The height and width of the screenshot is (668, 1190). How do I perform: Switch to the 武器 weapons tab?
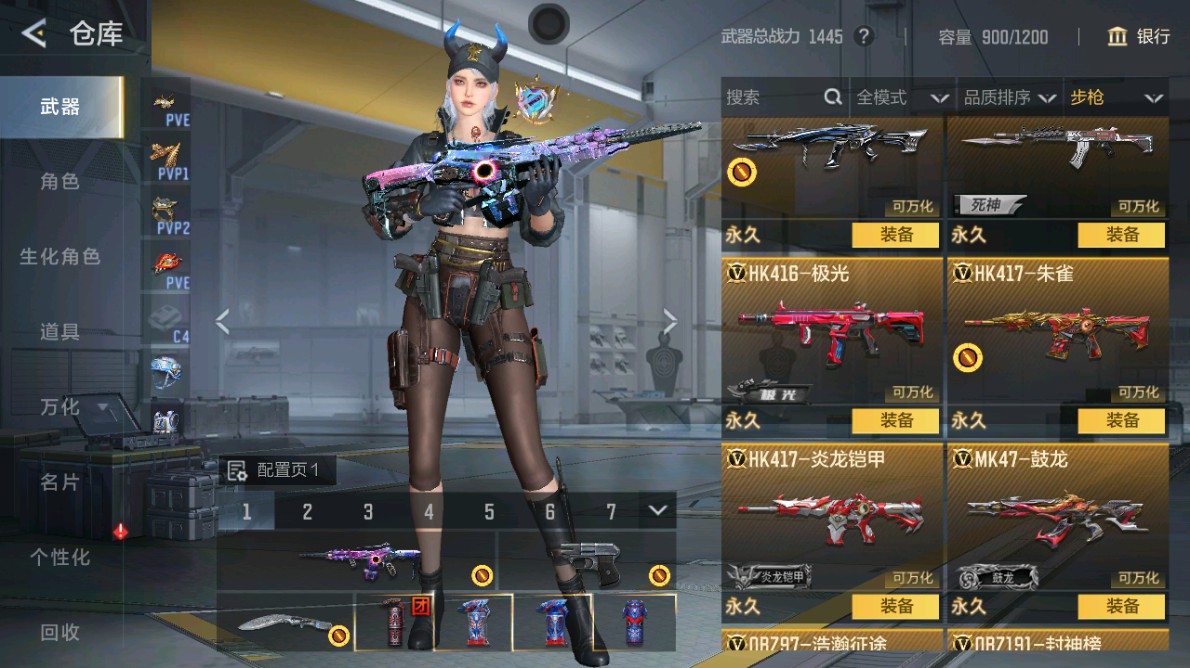[x=60, y=107]
